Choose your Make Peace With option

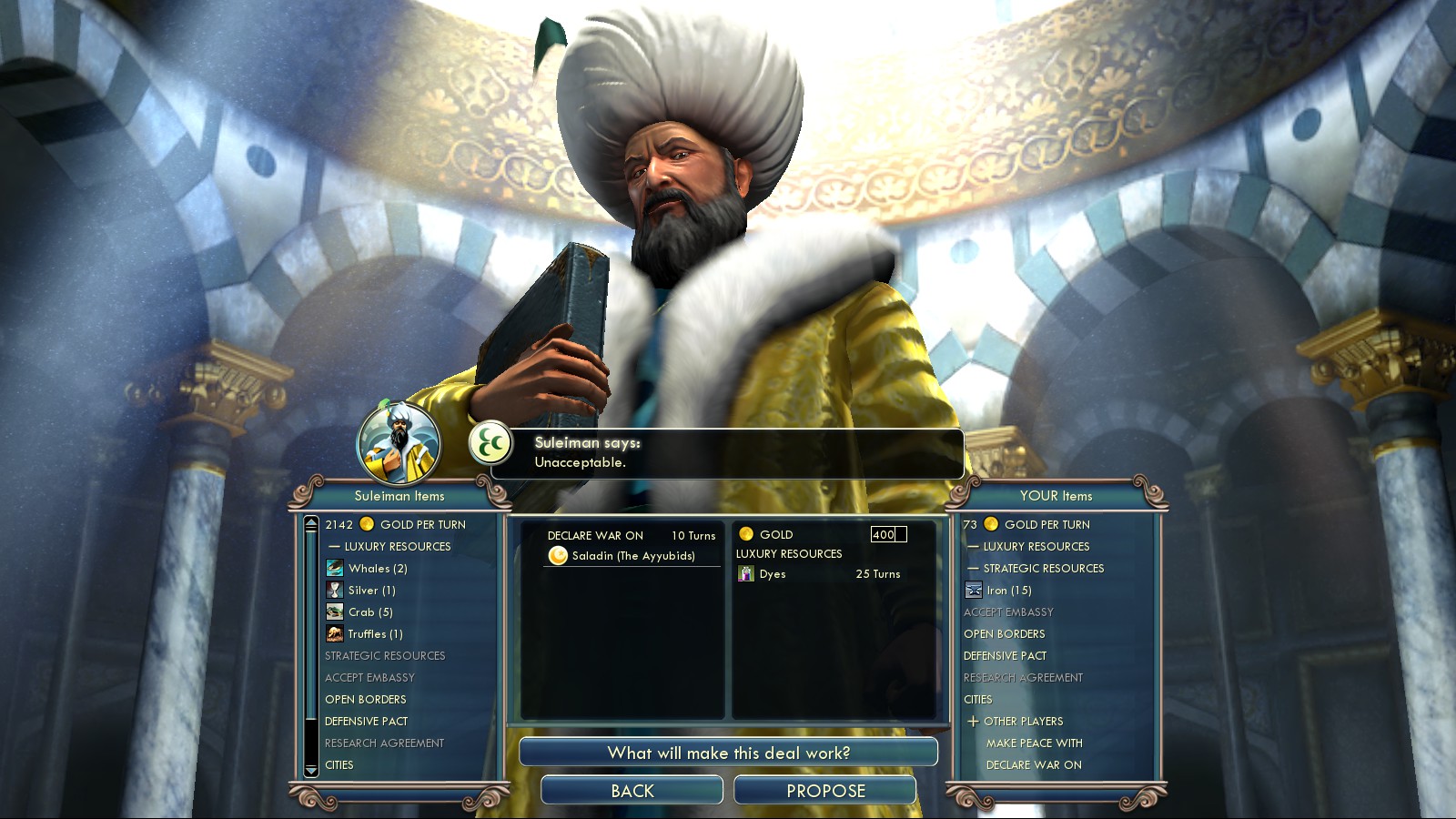(1034, 743)
